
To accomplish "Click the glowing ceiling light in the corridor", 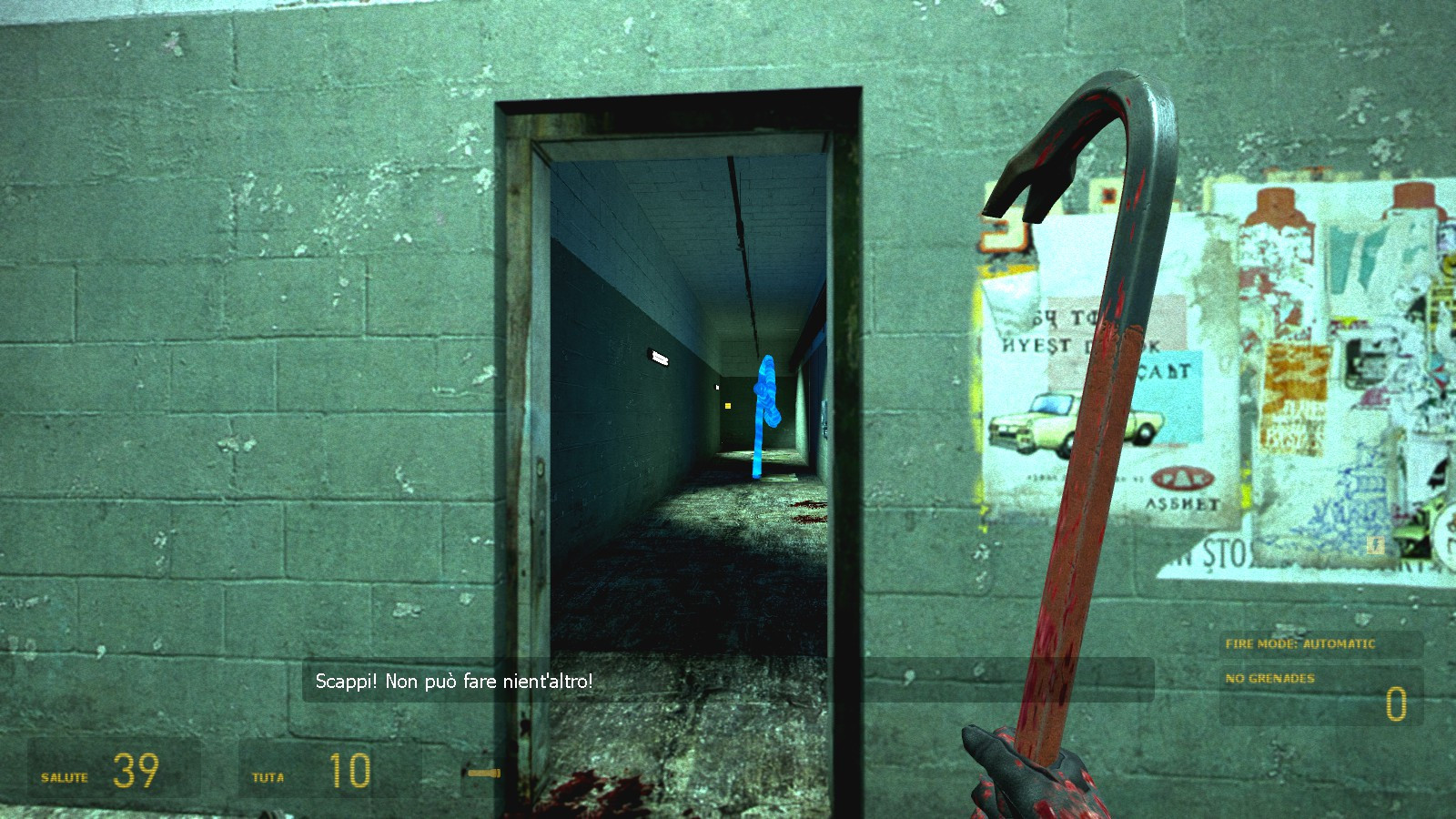I will [660, 358].
